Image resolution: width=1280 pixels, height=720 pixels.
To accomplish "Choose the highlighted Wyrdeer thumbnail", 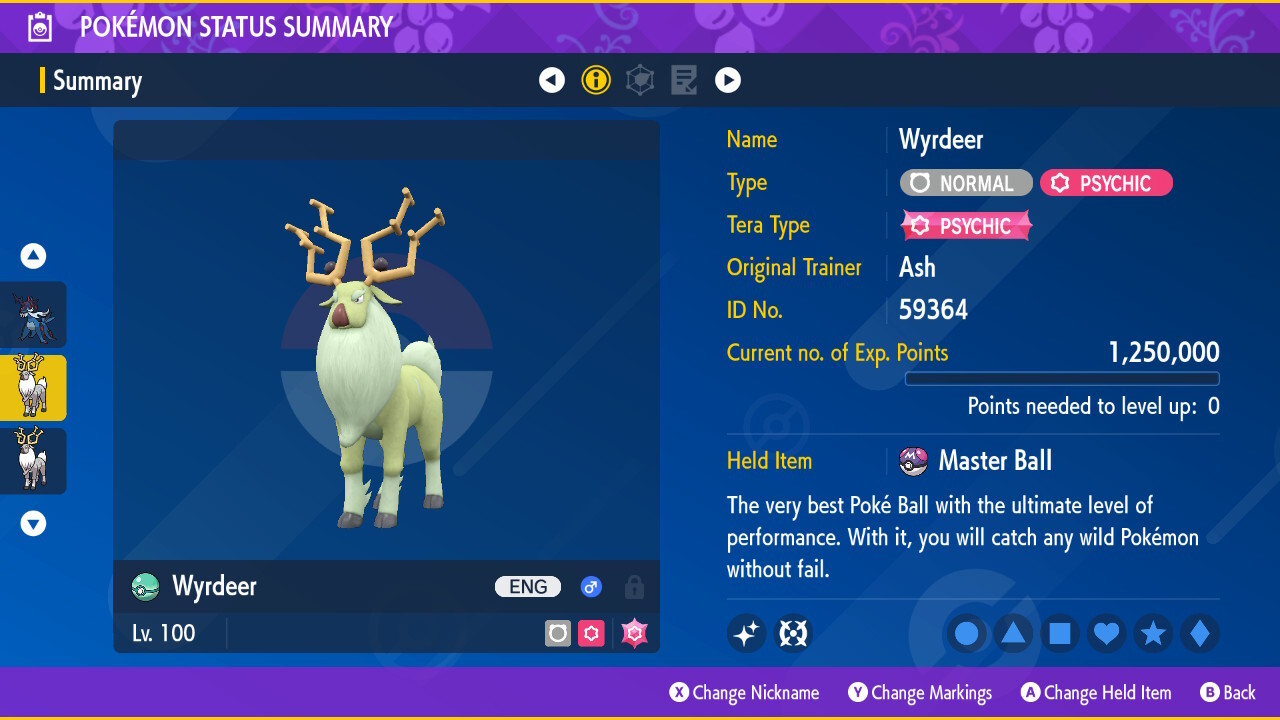I will click(33, 388).
